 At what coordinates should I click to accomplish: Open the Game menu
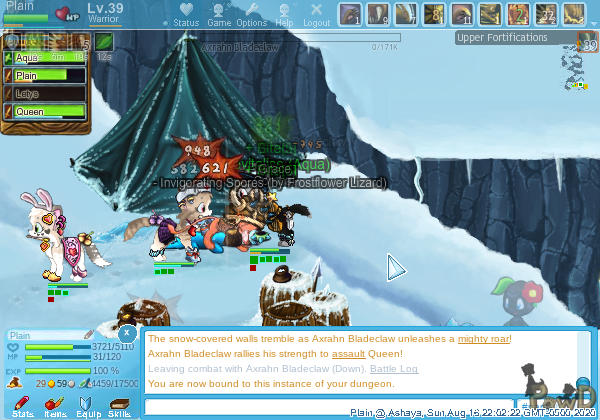219,14
